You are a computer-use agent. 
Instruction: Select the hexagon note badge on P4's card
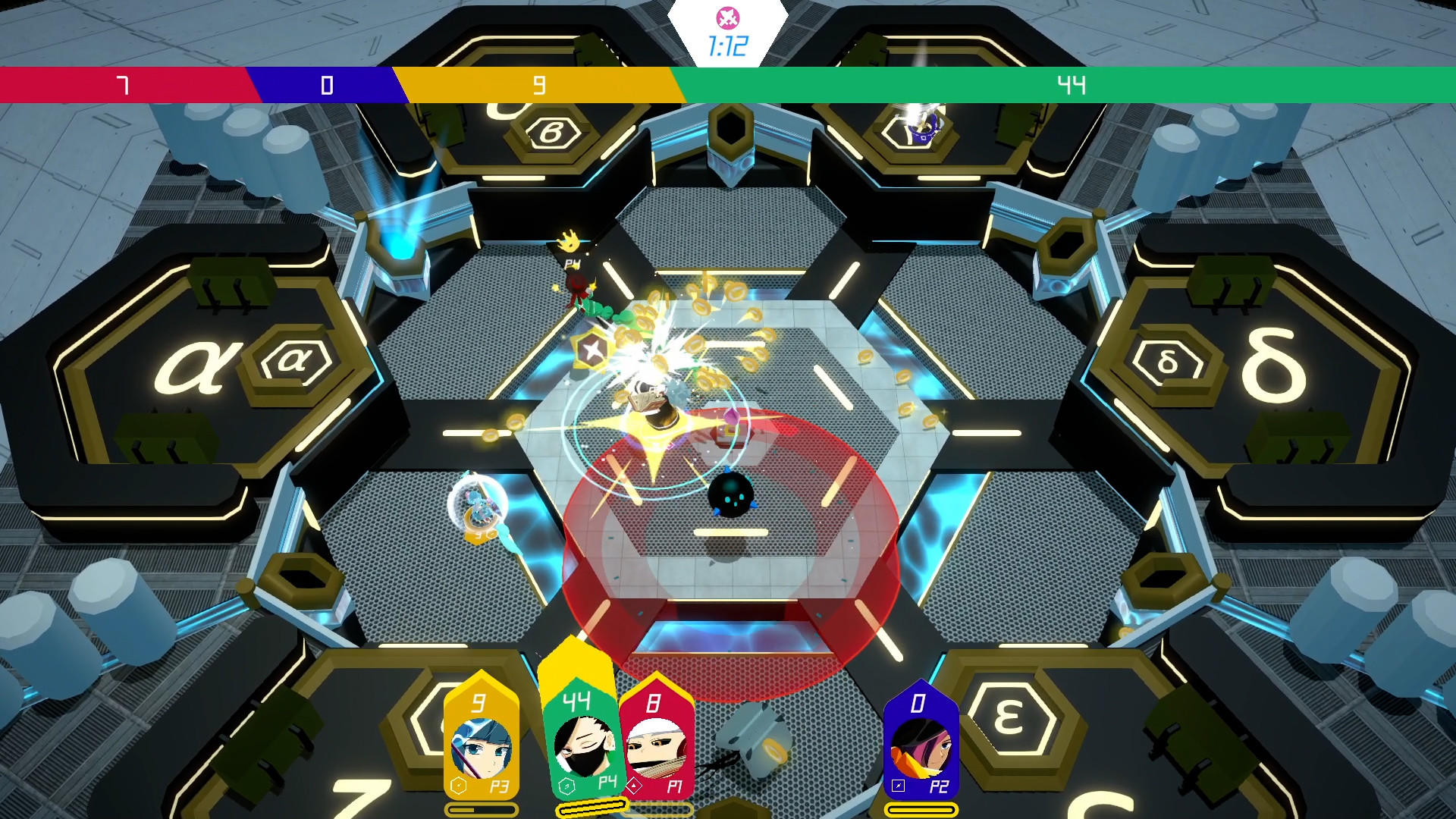click(566, 786)
